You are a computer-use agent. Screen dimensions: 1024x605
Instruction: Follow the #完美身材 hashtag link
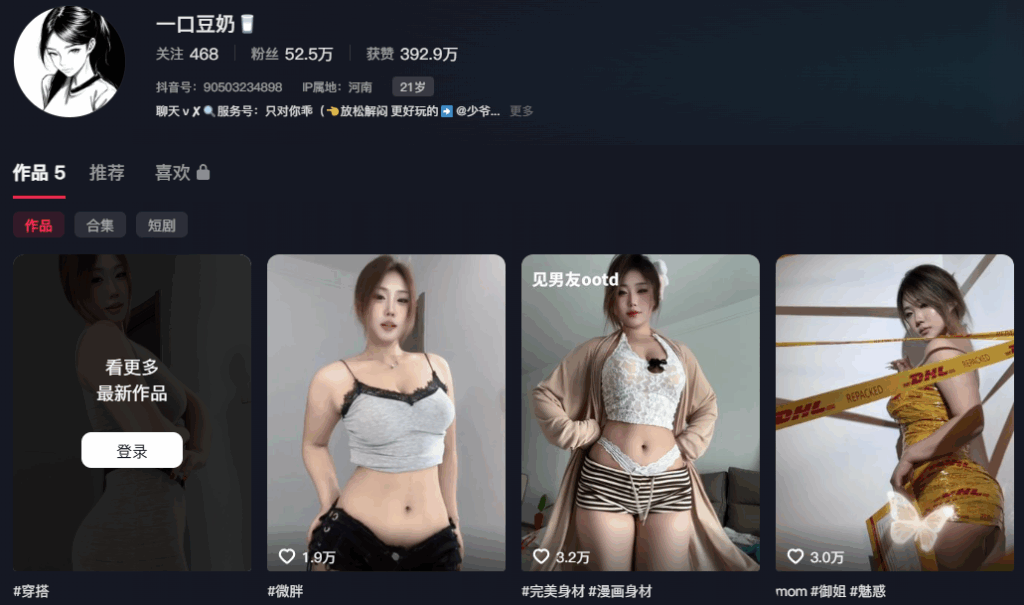[553, 591]
